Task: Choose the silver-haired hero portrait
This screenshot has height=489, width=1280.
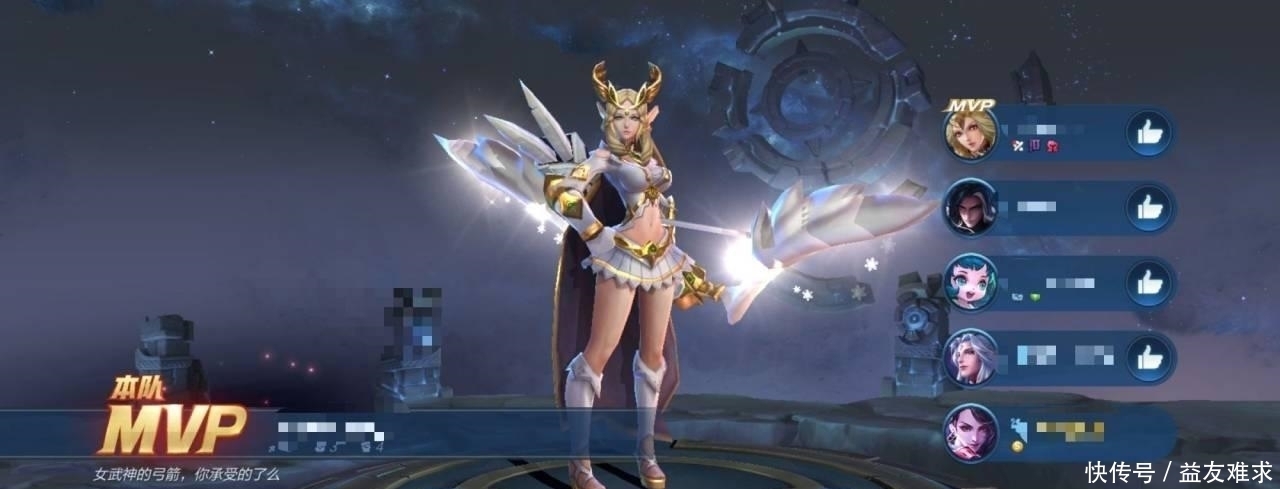Action: tap(971, 357)
